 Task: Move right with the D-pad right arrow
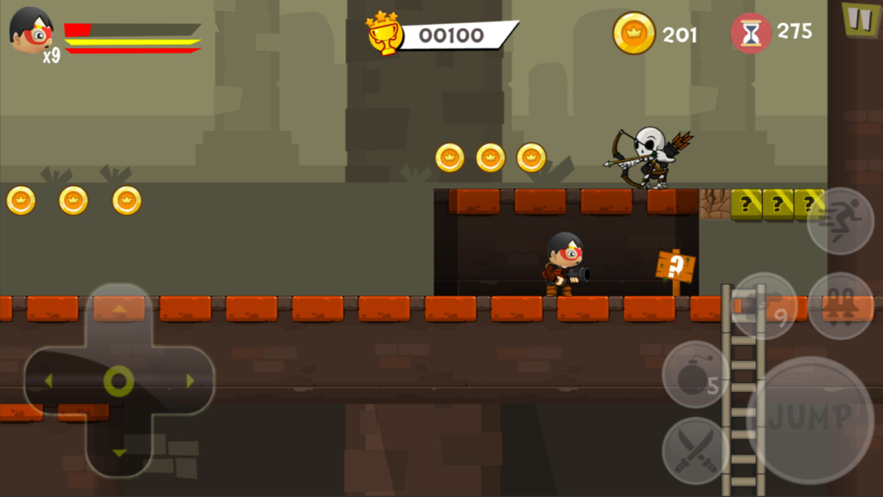point(188,381)
